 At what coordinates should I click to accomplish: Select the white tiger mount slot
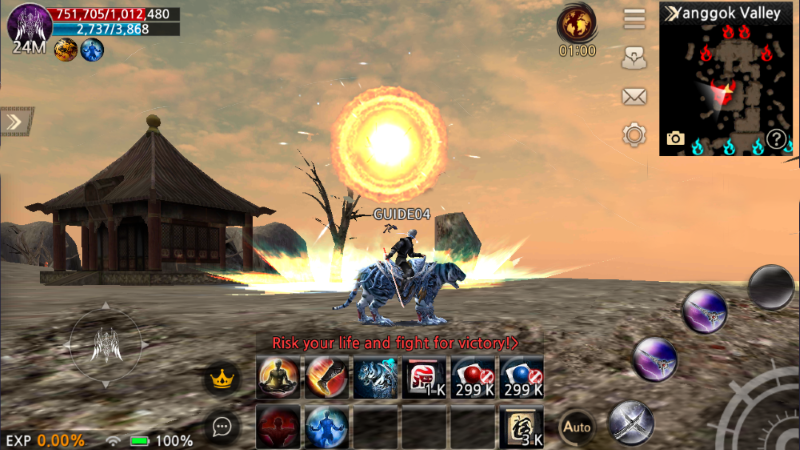coord(375,378)
